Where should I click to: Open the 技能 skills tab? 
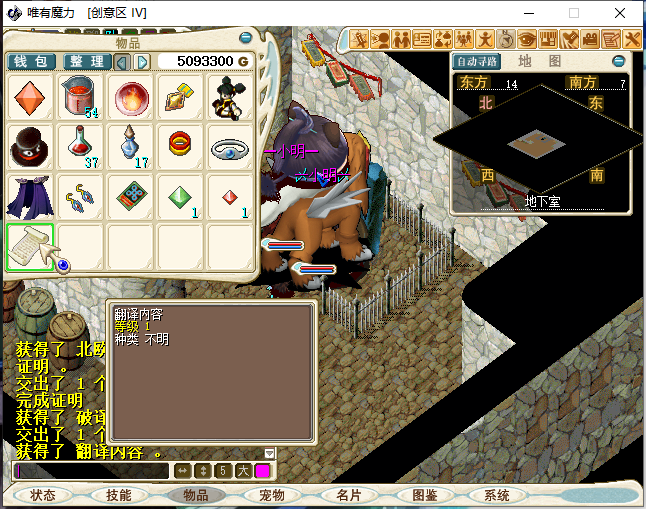click(119, 495)
